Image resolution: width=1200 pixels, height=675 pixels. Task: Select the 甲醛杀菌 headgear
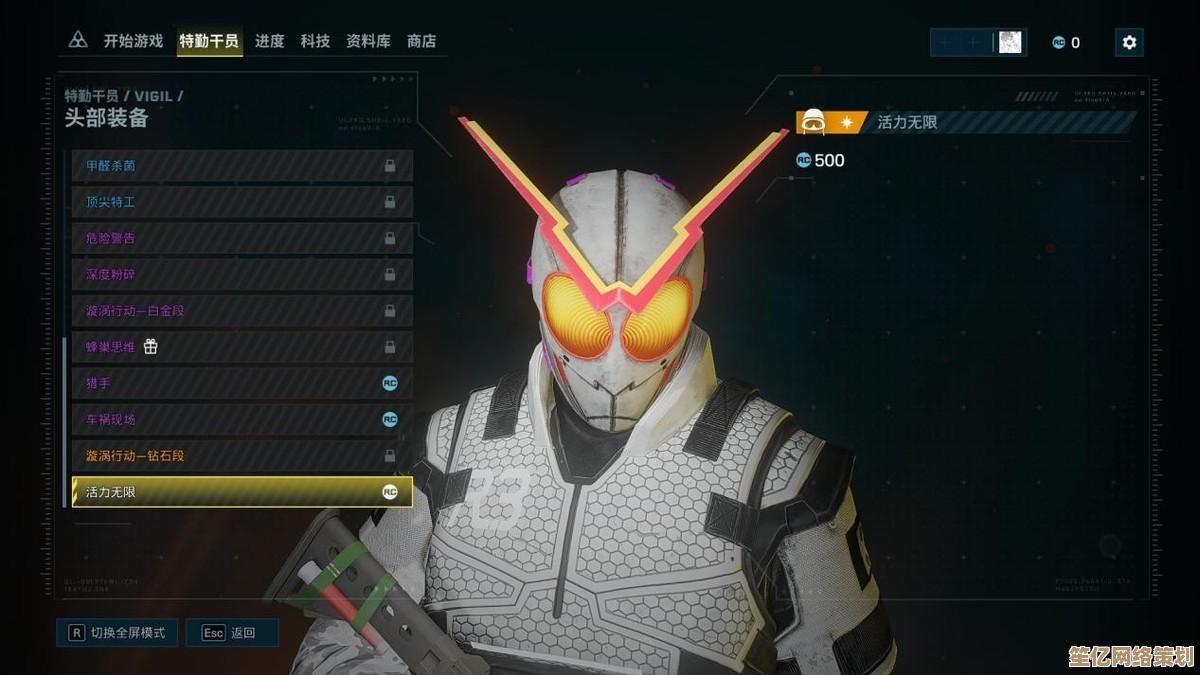coord(242,166)
